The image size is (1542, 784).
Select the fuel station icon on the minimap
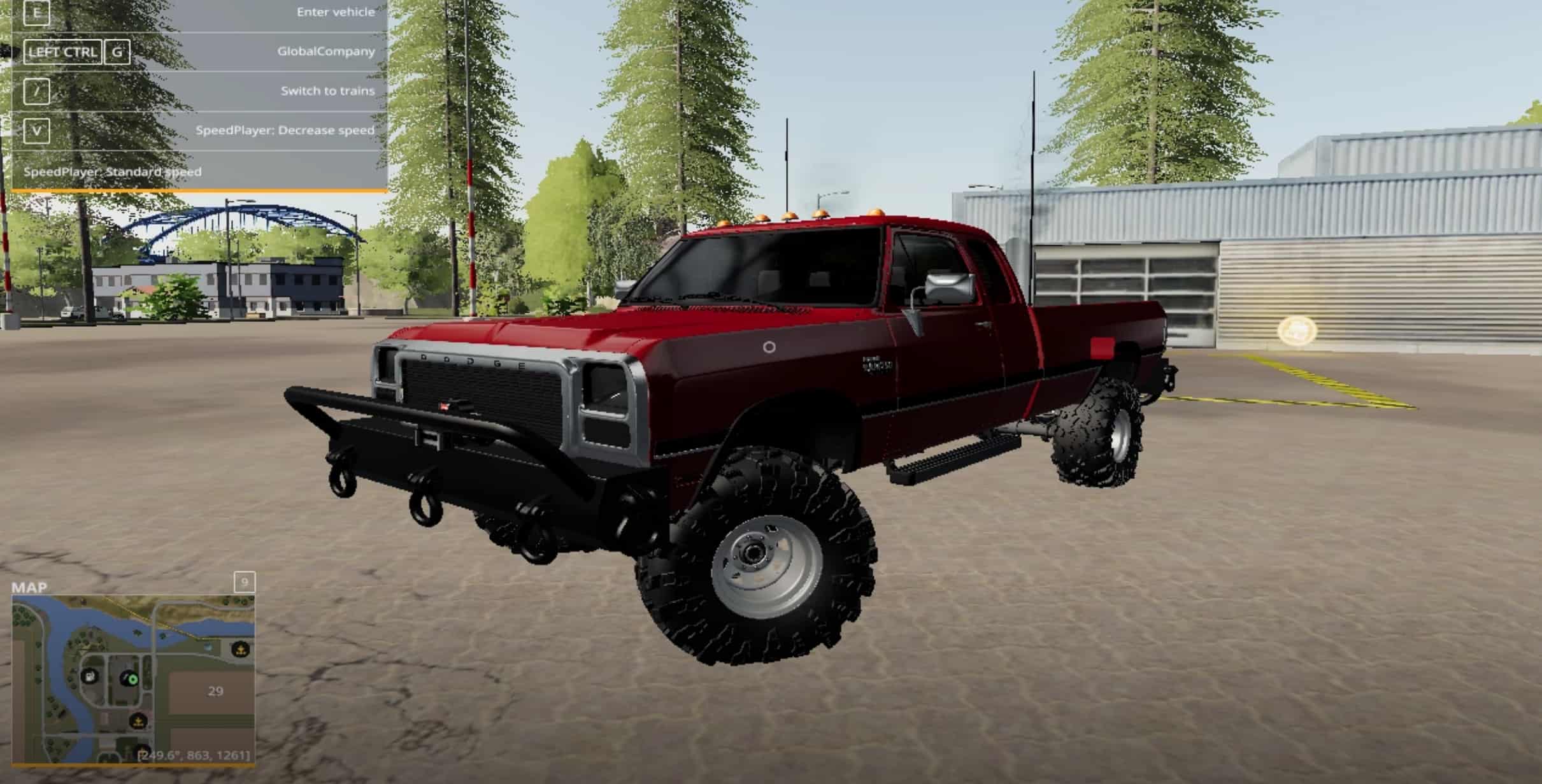coord(89,677)
